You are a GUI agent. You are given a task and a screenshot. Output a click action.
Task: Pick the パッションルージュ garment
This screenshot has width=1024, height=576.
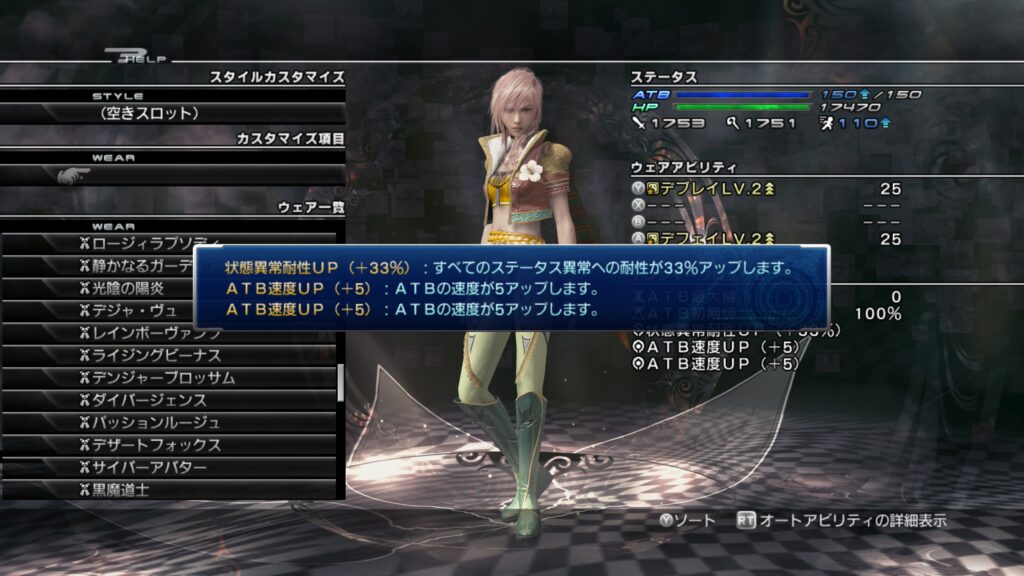pyautogui.click(x=150, y=423)
